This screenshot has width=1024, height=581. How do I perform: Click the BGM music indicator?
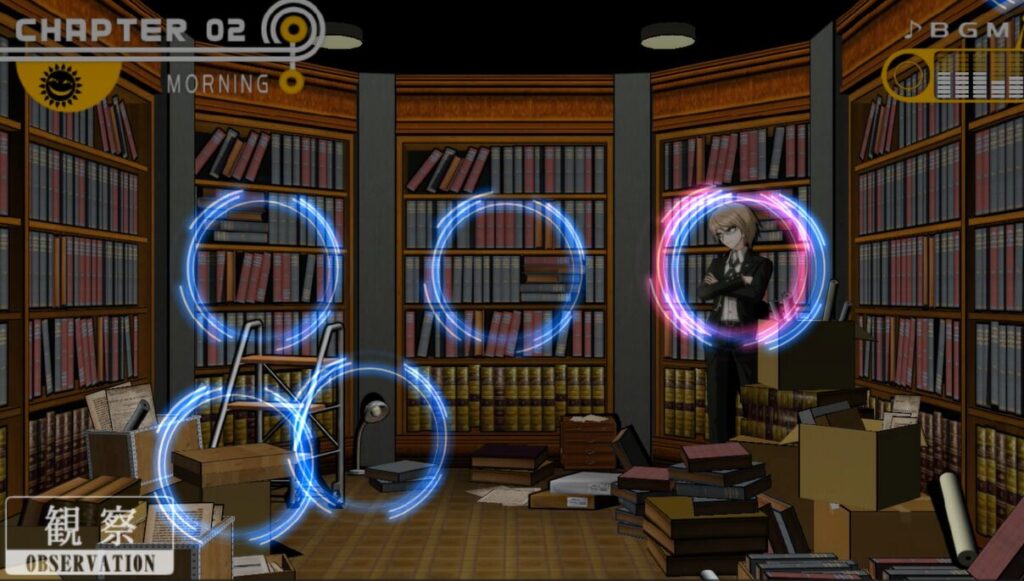950,58
